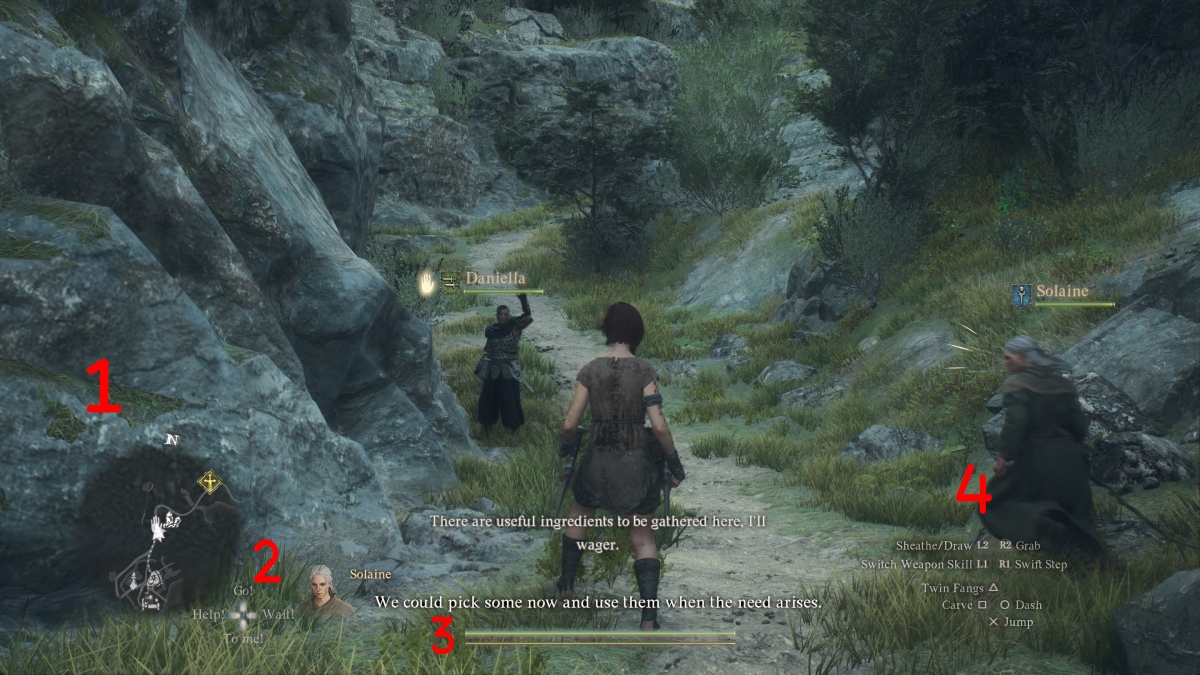The width and height of the screenshot is (1200, 675).
Task: Click the blue vocation icon beside Solaine's name
Action: [x=1020, y=294]
